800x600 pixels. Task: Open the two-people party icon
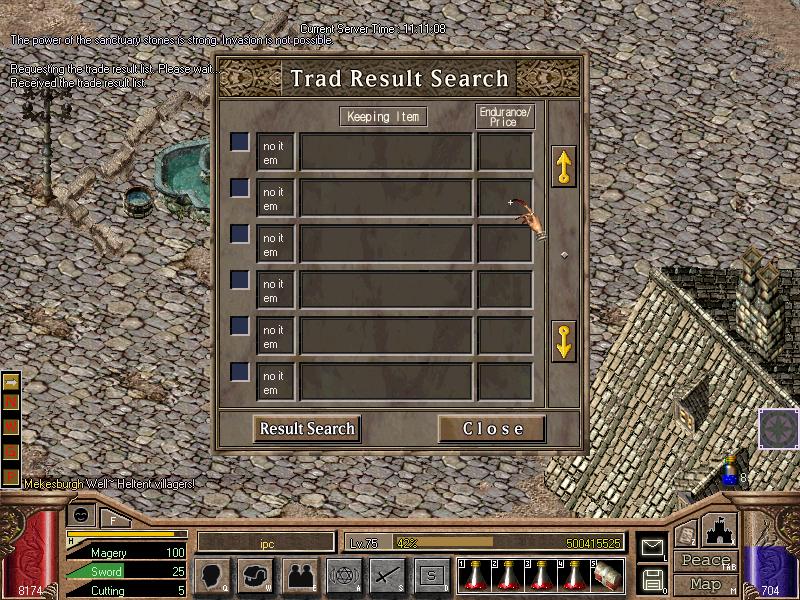[x=299, y=574]
